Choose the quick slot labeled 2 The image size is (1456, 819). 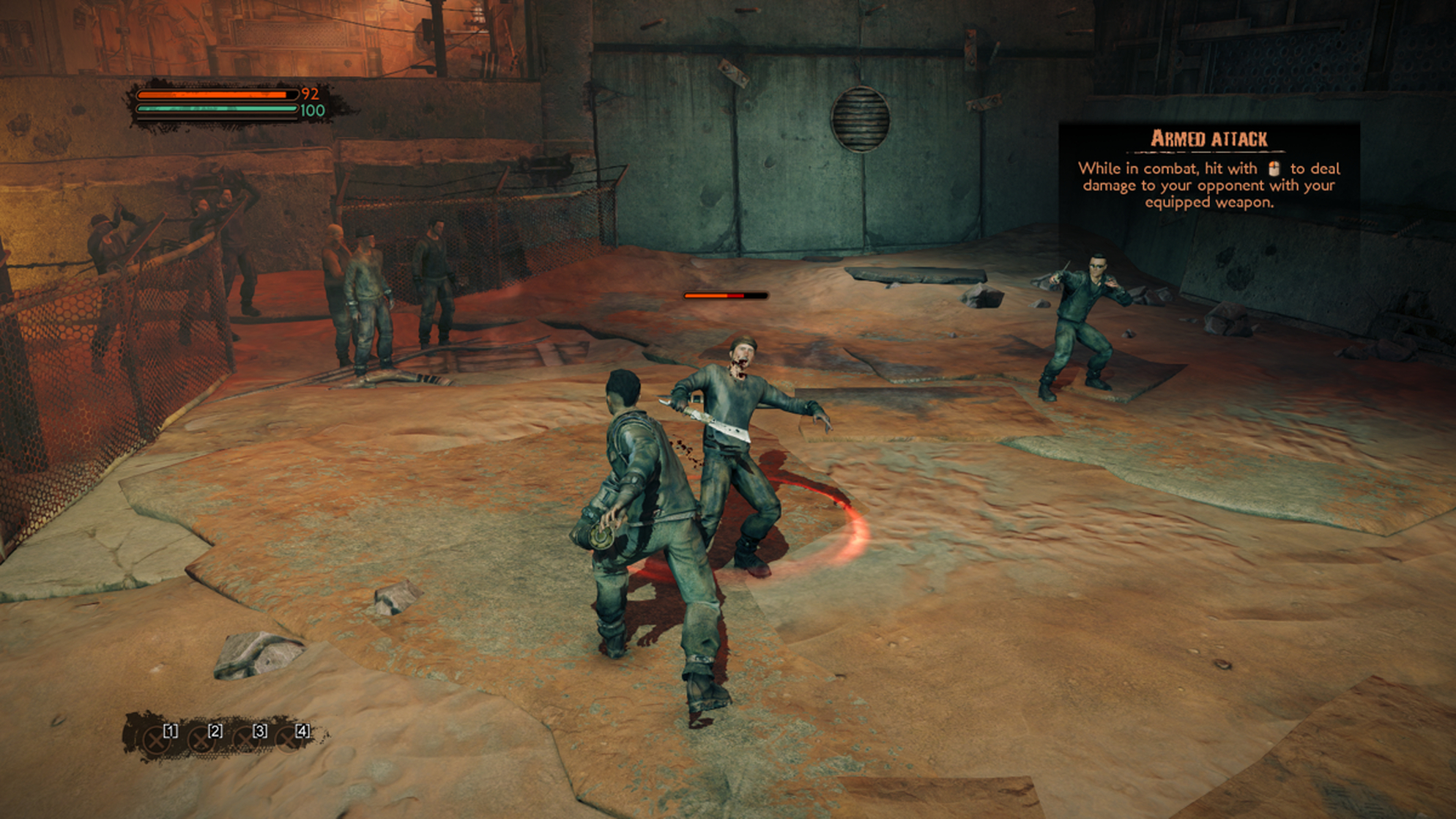click(x=201, y=740)
